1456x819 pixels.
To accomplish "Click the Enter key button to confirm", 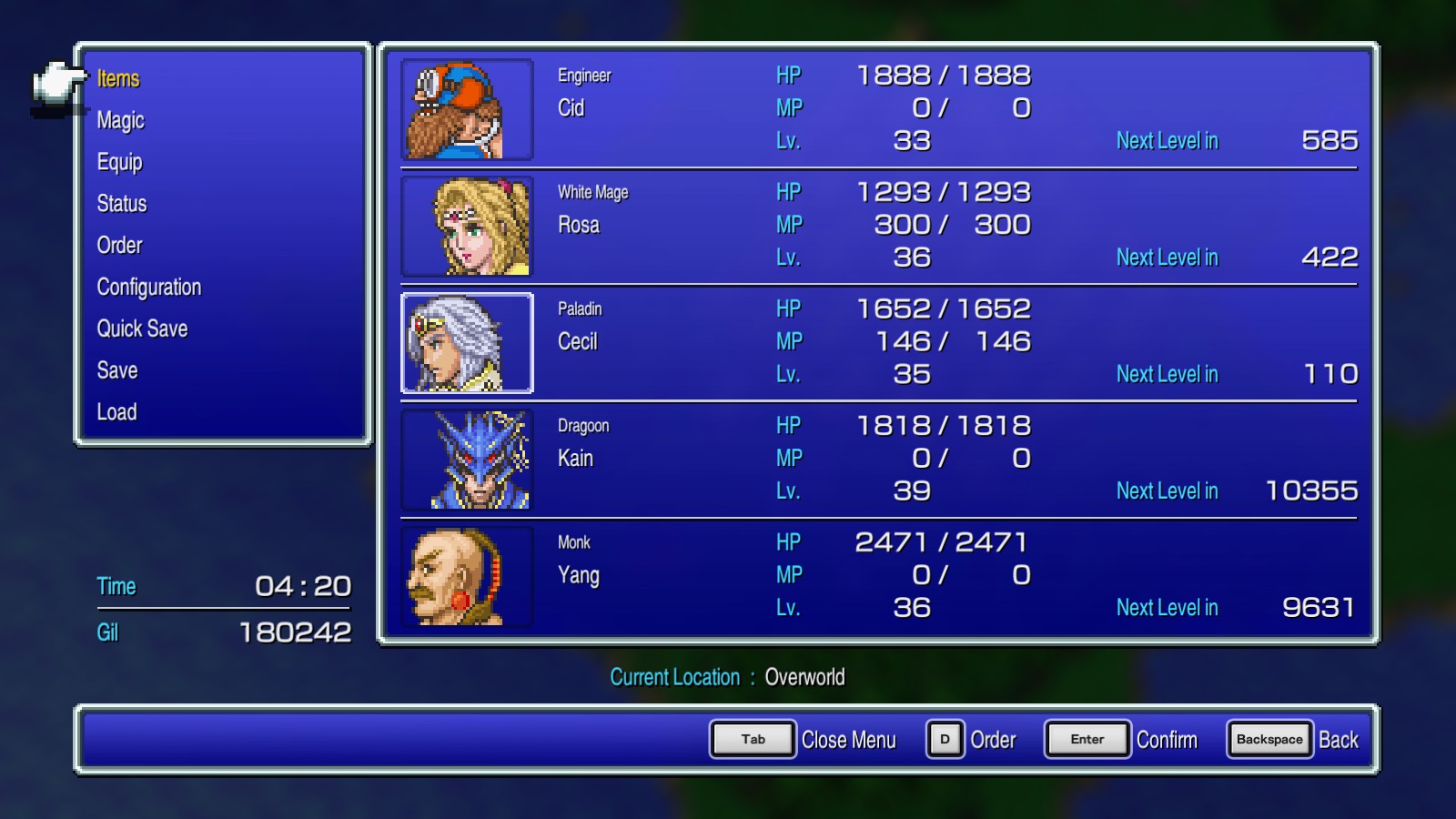I will click(1087, 740).
